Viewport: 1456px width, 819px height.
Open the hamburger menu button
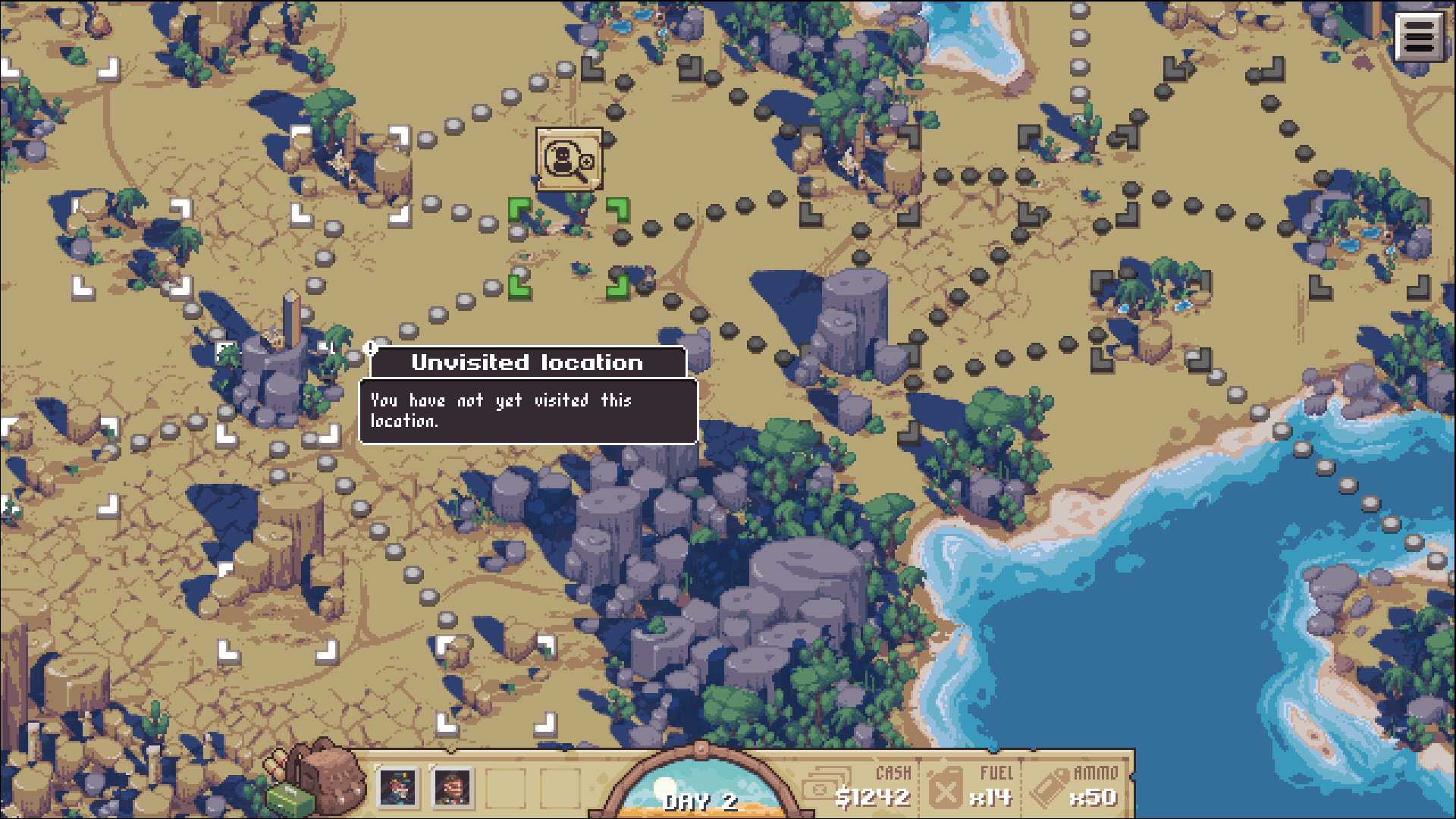click(1419, 36)
